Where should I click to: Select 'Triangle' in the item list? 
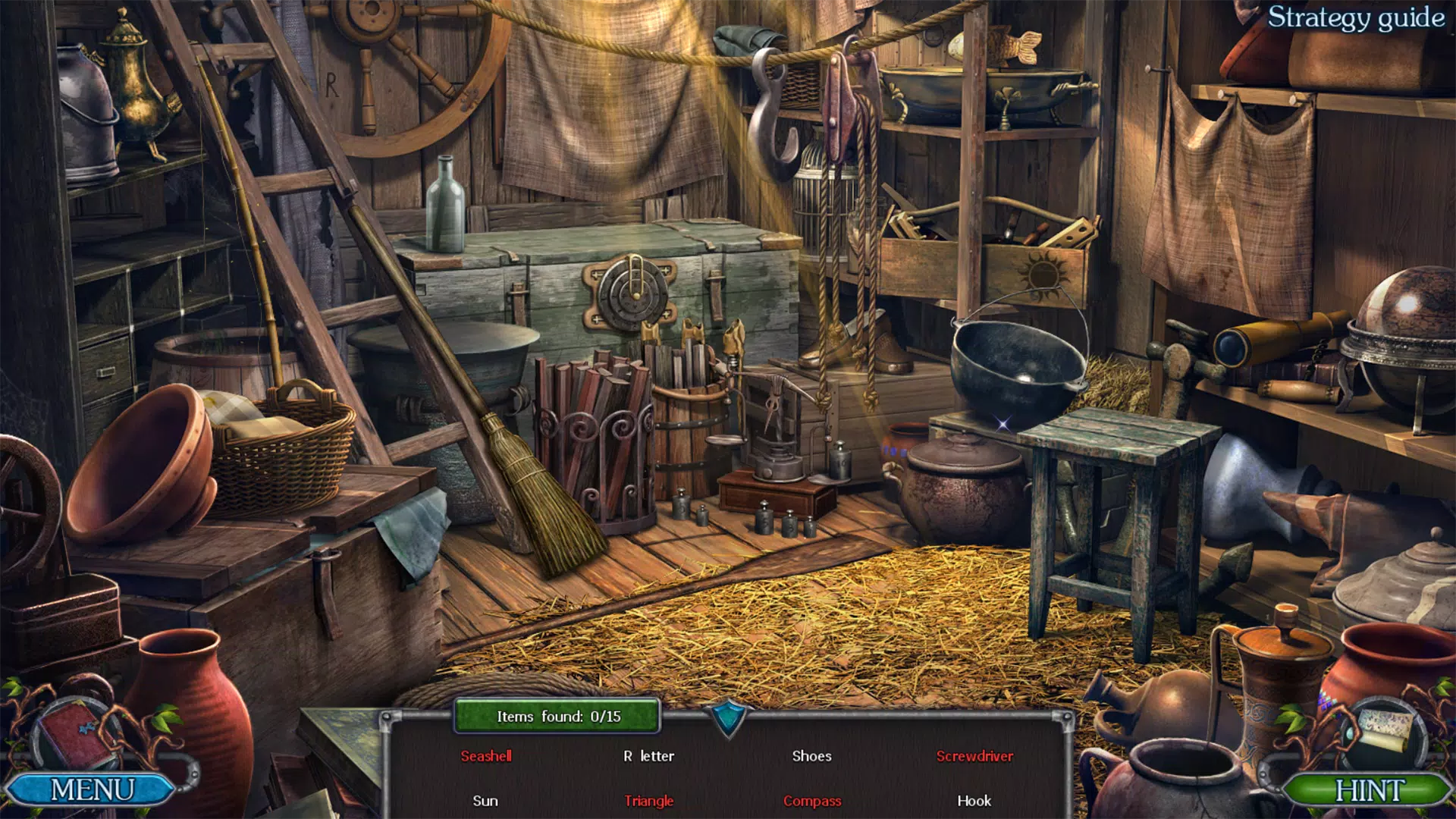(x=649, y=800)
